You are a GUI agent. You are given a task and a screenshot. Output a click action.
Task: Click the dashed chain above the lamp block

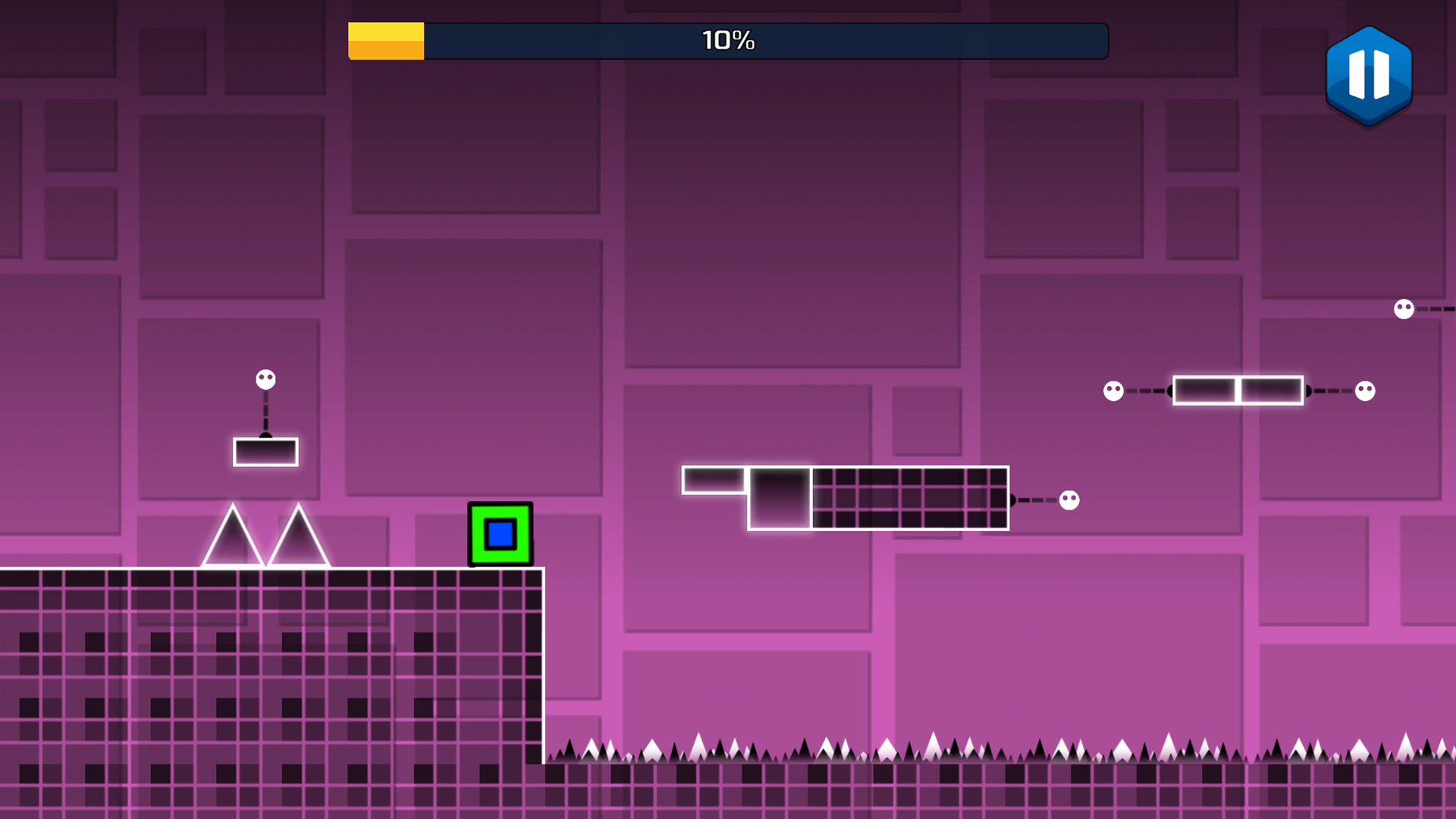pyautogui.click(x=265, y=409)
